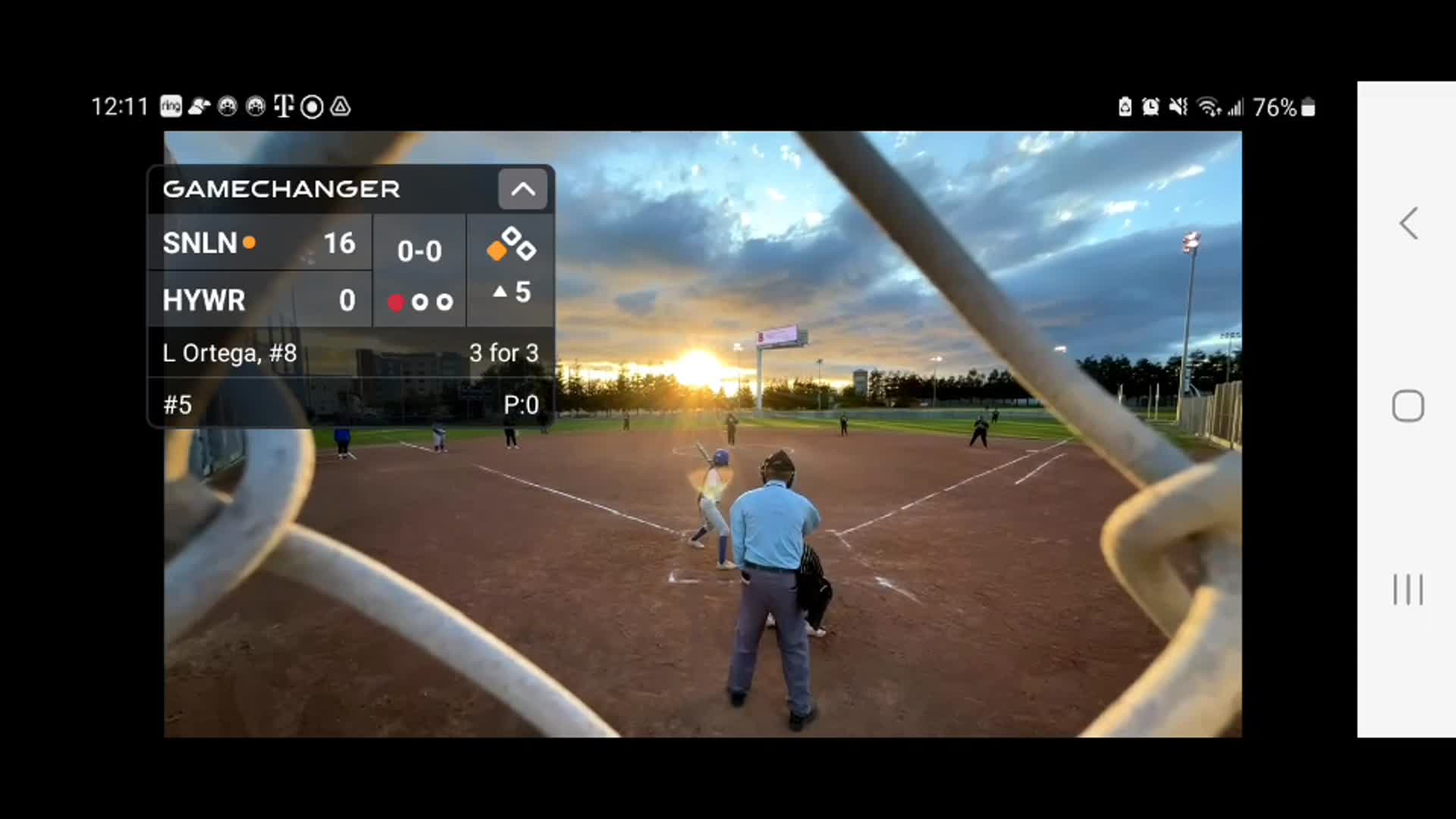The width and height of the screenshot is (1456, 819).
Task: Tap the GAMECHANGER title text
Action: point(281,190)
